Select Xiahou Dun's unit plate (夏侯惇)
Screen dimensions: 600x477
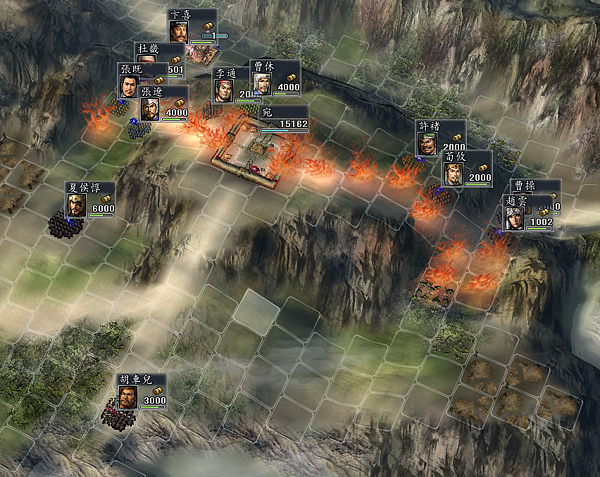point(90,201)
